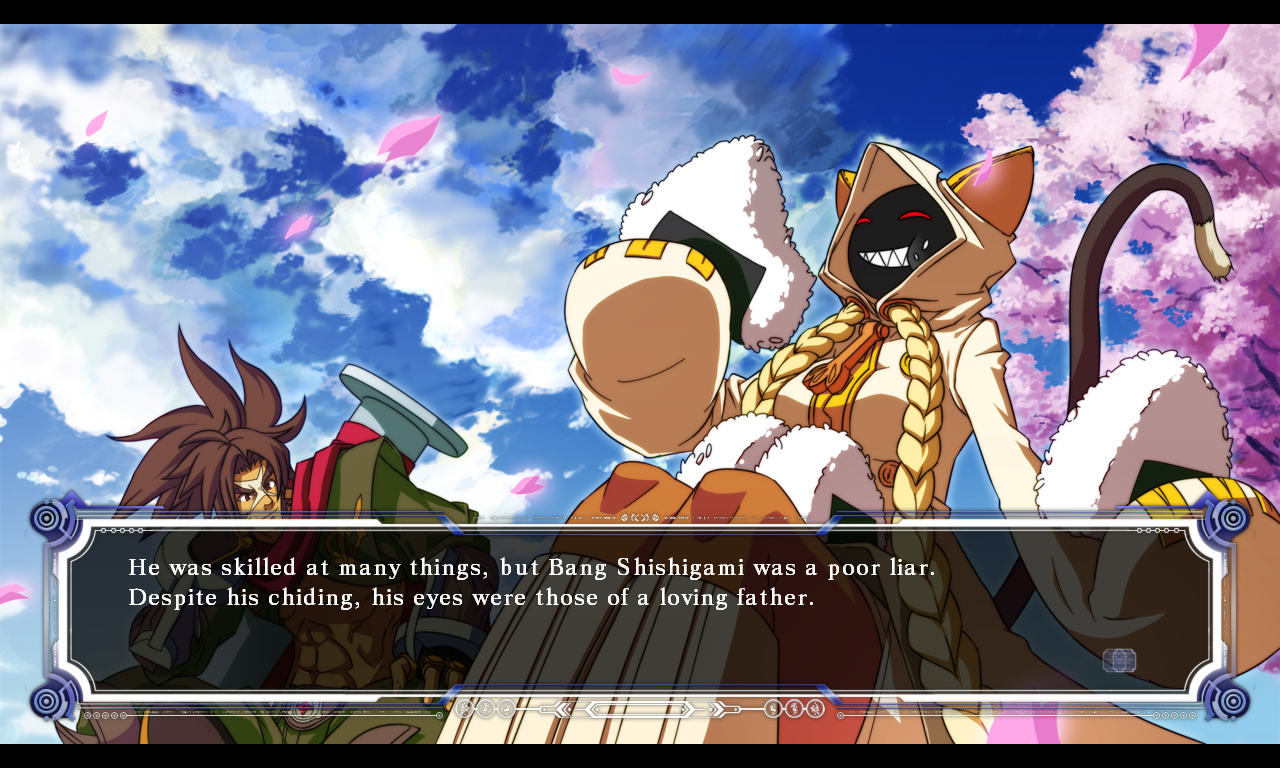Click the text-advance indicator icon in the dialogue box

pyautogui.click(x=1119, y=660)
